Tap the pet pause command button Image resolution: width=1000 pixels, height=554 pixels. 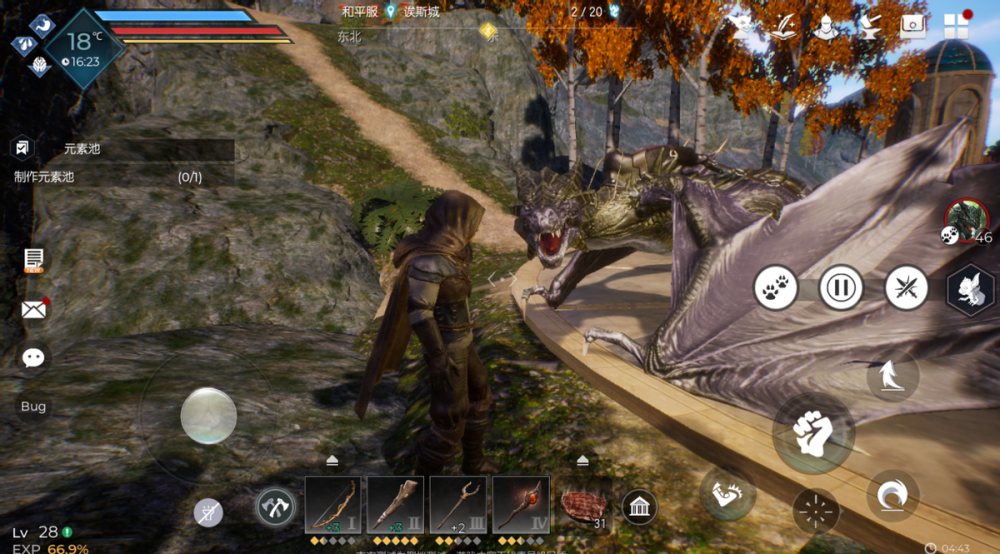pos(841,288)
